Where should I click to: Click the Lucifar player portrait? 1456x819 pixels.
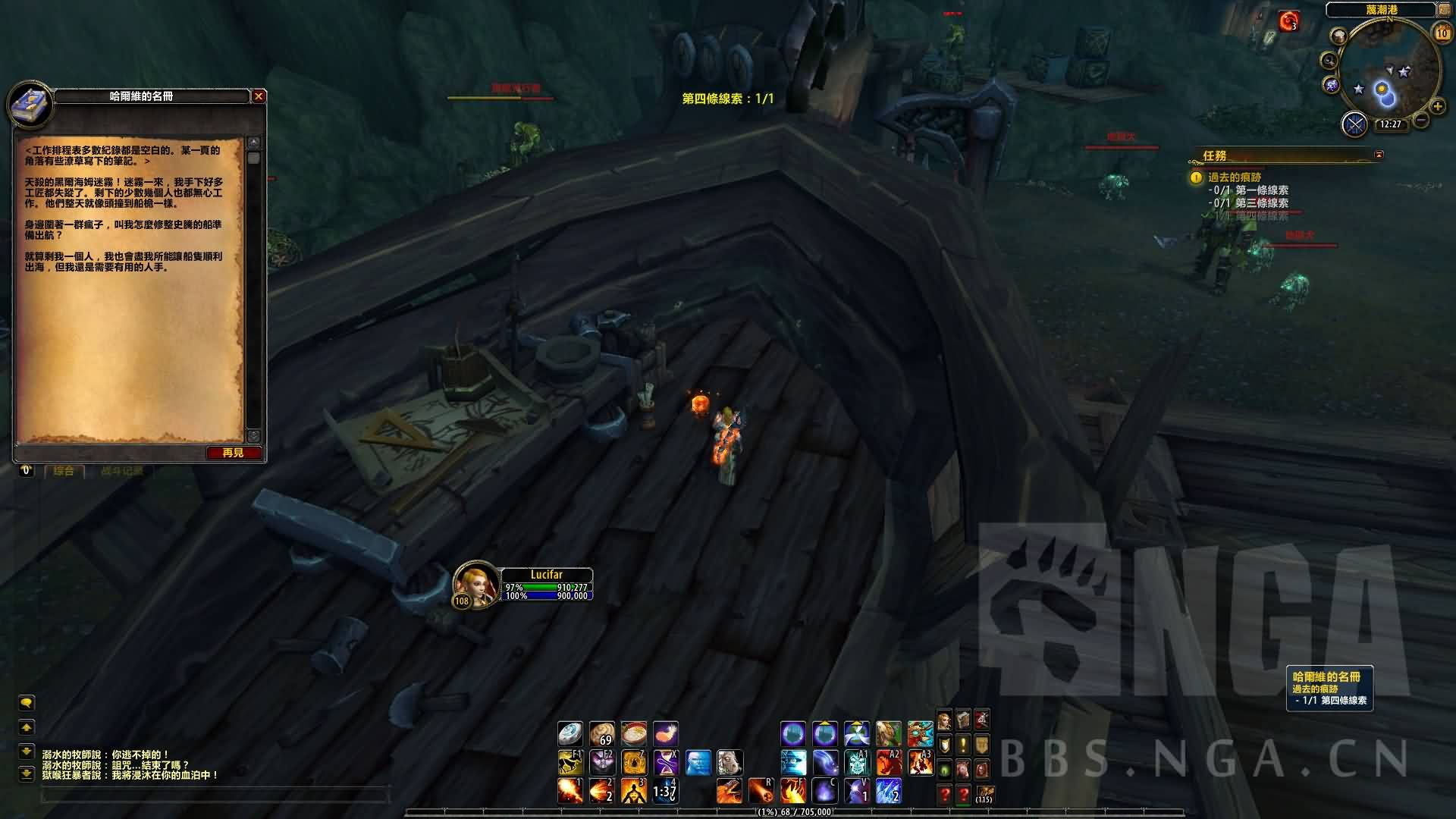click(475, 585)
